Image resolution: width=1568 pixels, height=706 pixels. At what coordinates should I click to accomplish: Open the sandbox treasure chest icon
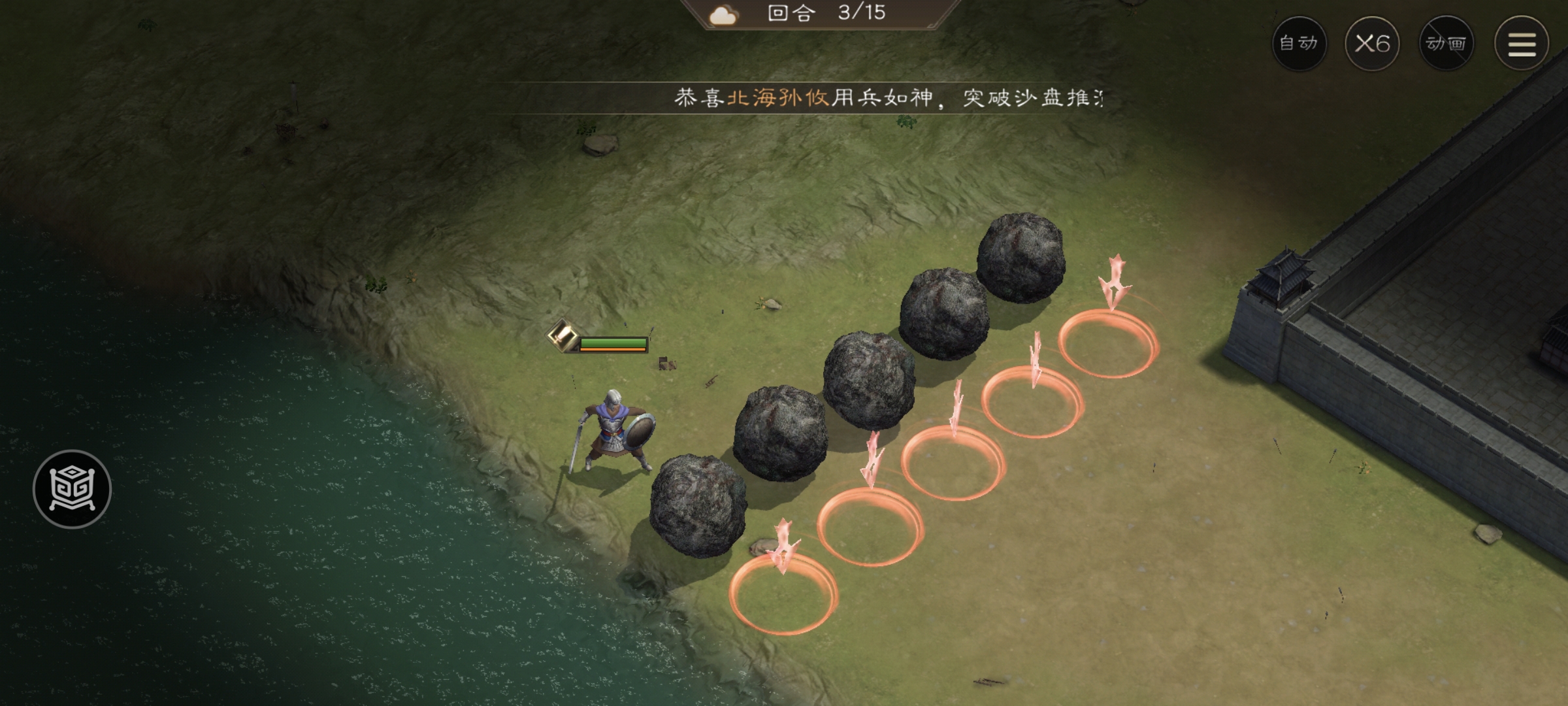click(x=72, y=487)
